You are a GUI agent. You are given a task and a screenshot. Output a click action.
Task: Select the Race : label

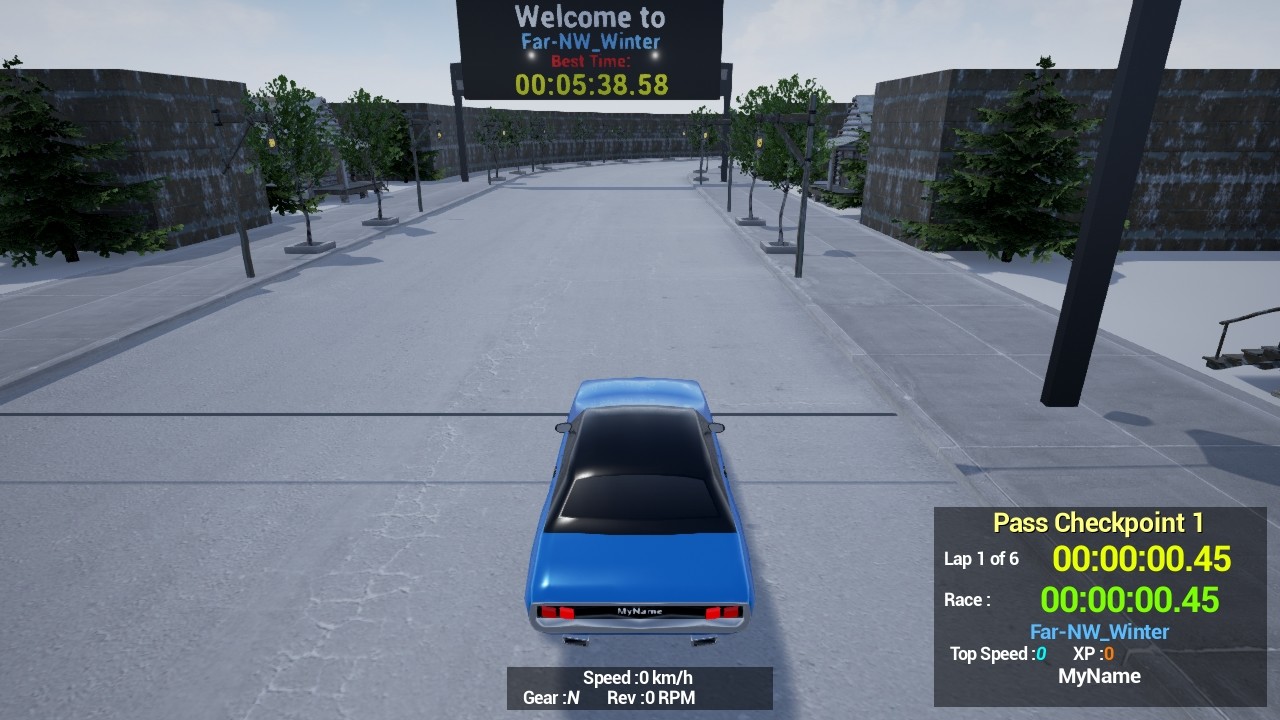(x=966, y=599)
